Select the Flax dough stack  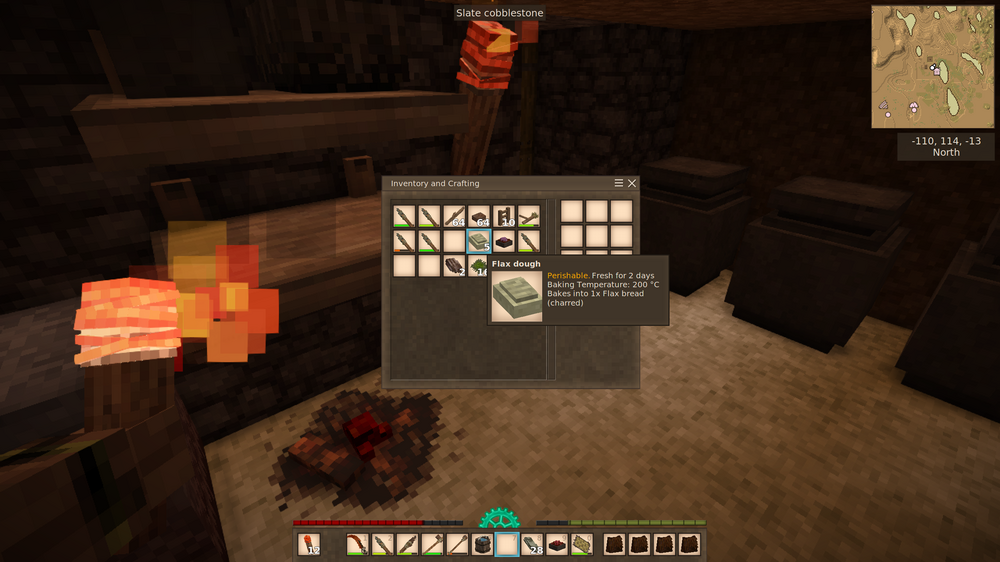(x=479, y=241)
